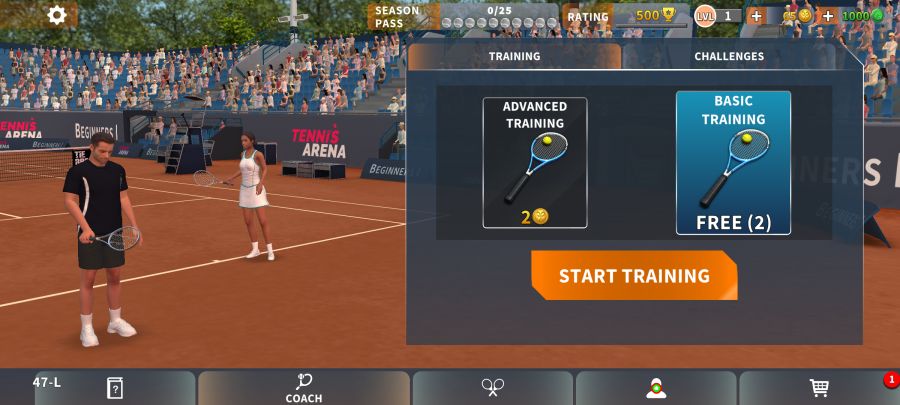Add more green cash with plus button
The image size is (900, 405).
pyautogui.click(x=828, y=16)
